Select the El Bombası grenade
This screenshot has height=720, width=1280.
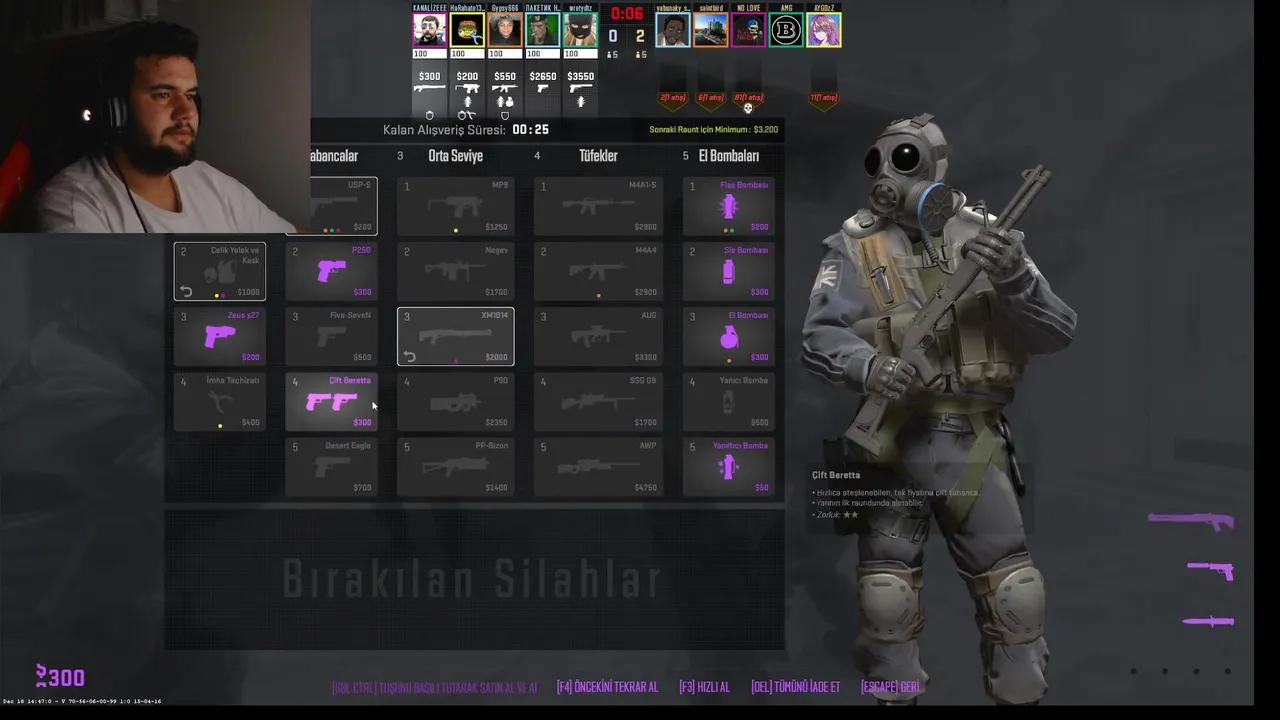coord(728,335)
